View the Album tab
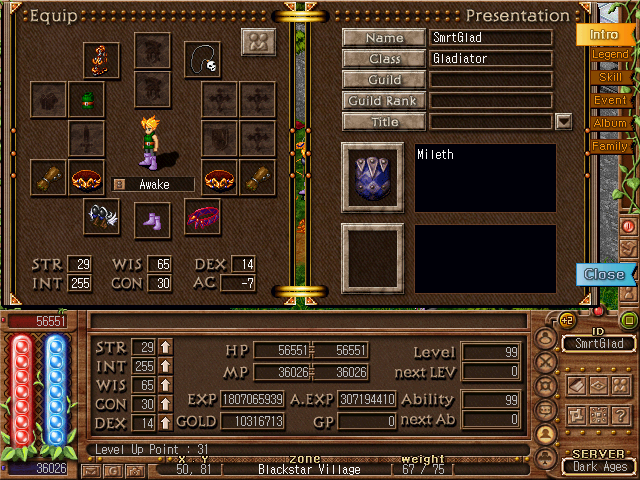 [x=609, y=123]
